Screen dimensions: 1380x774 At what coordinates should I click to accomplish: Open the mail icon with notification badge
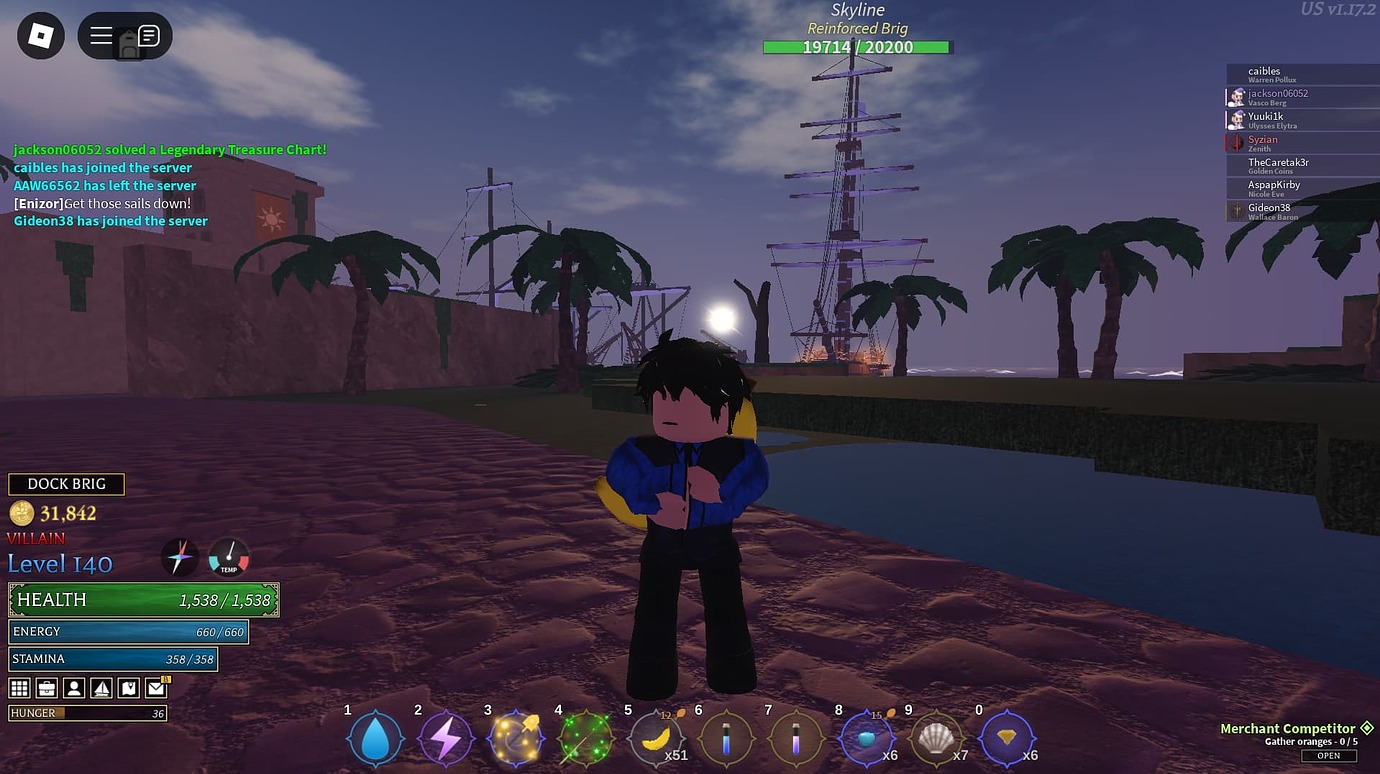[x=158, y=687]
